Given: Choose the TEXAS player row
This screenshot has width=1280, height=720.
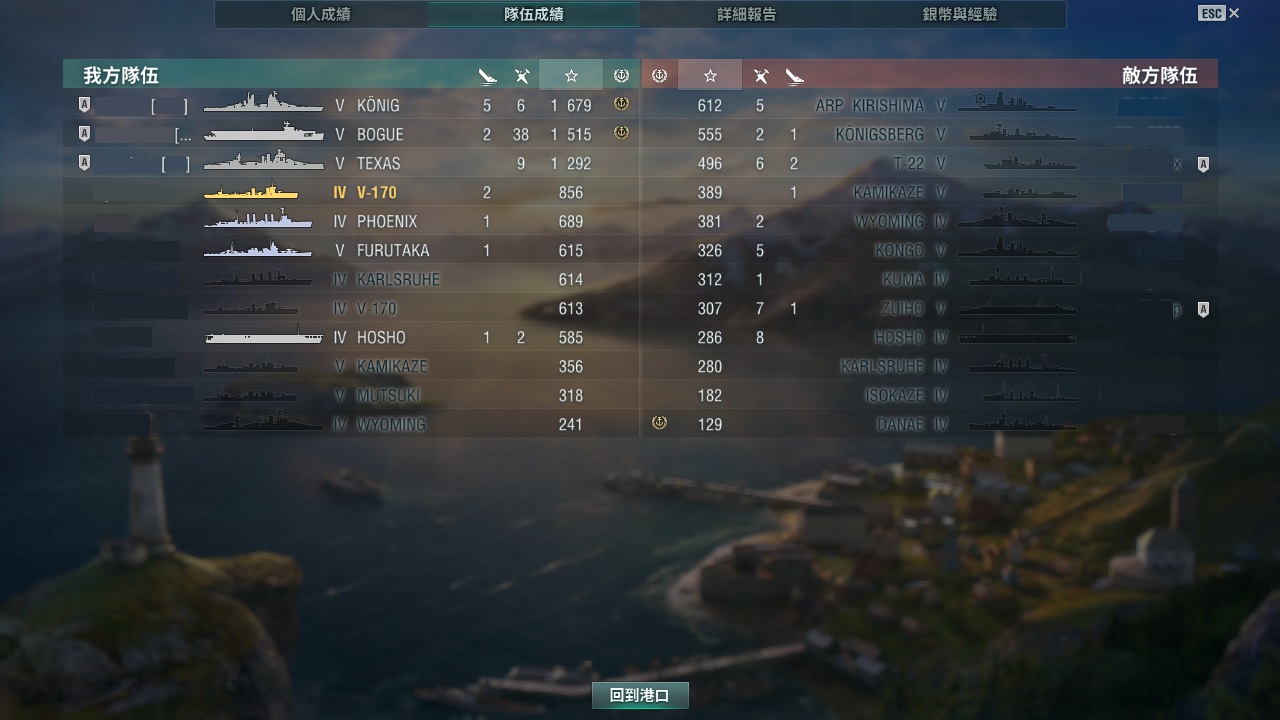Looking at the screenshot, I should (350, 163).
